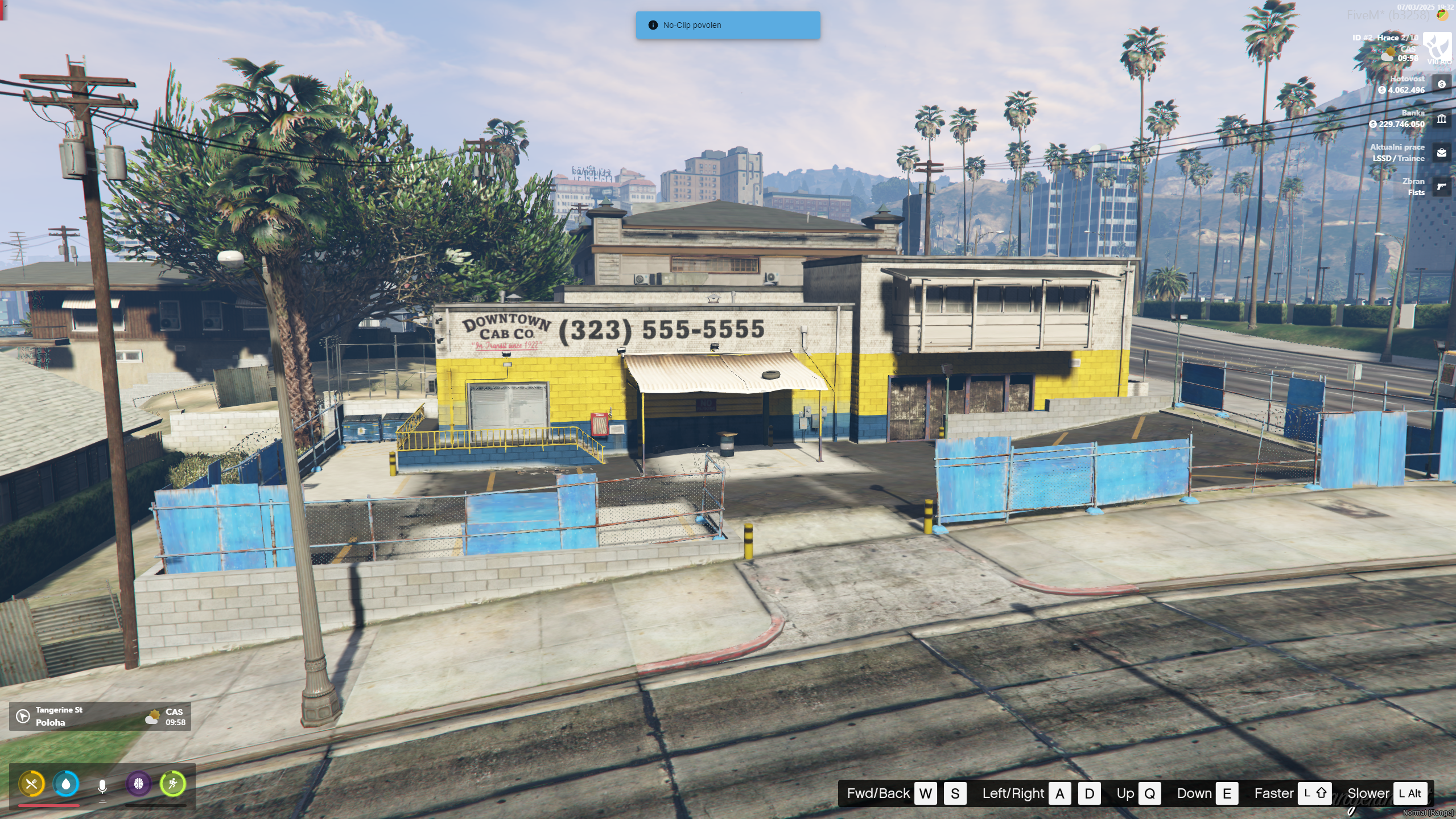Click the hunger fork-and-knife icon
The height and width of the screenshot is (819, 1456).
(32, 784)
